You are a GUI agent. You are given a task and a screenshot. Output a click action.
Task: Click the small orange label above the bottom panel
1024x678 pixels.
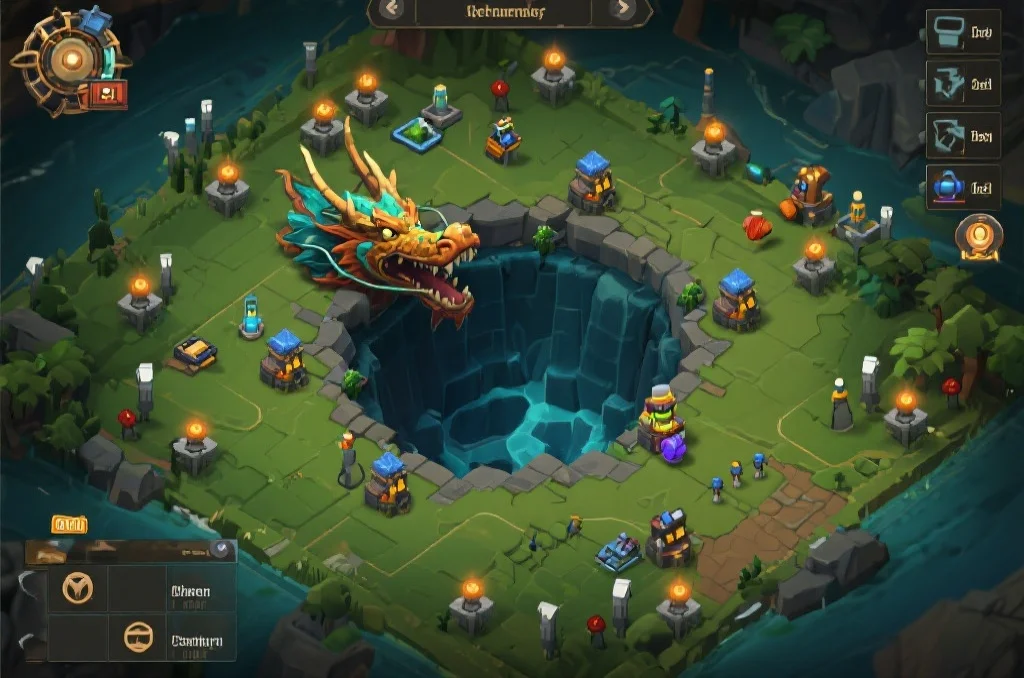(x=70, y=525)
